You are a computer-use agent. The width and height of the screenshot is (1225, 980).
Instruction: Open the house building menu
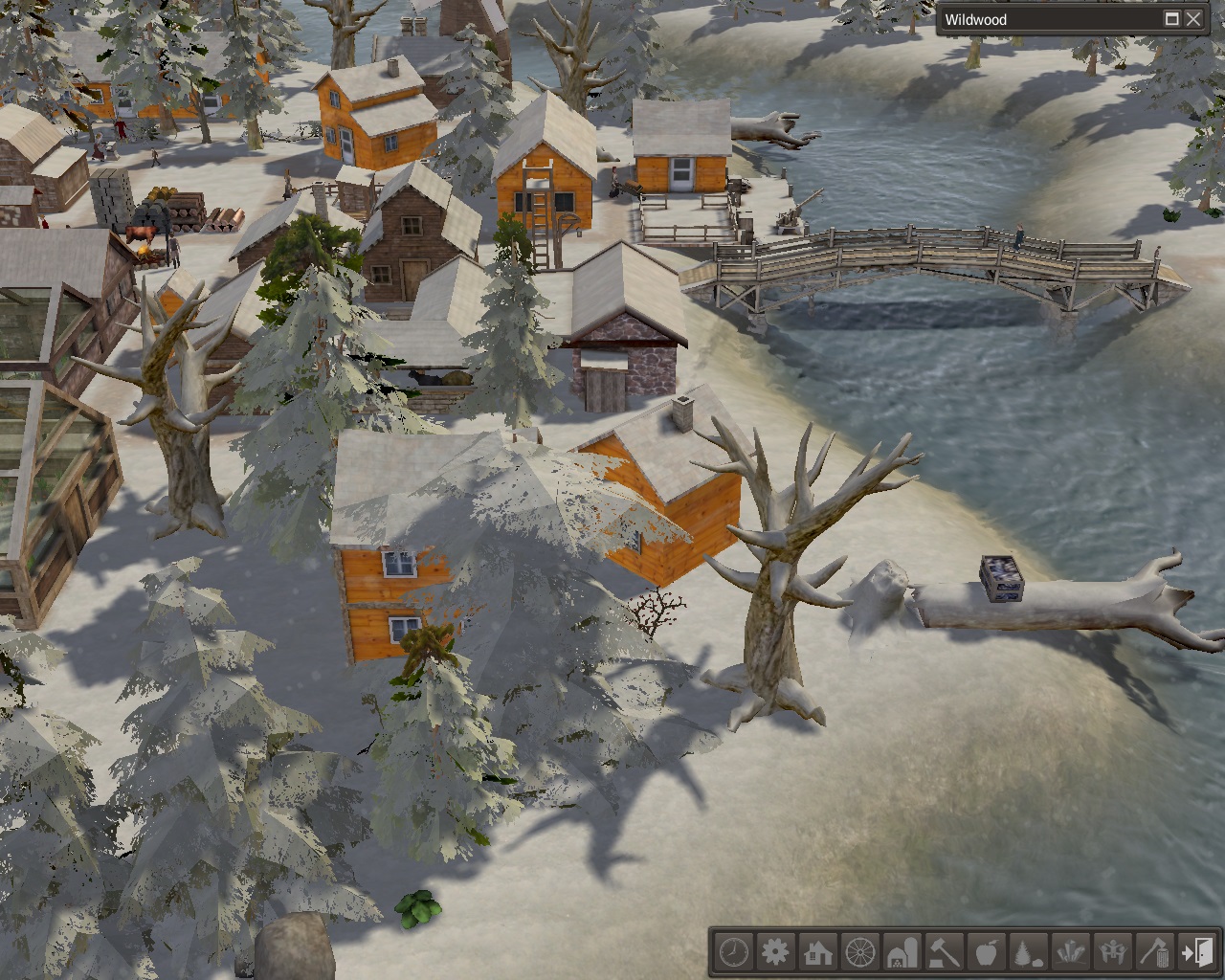coord(818,952)
